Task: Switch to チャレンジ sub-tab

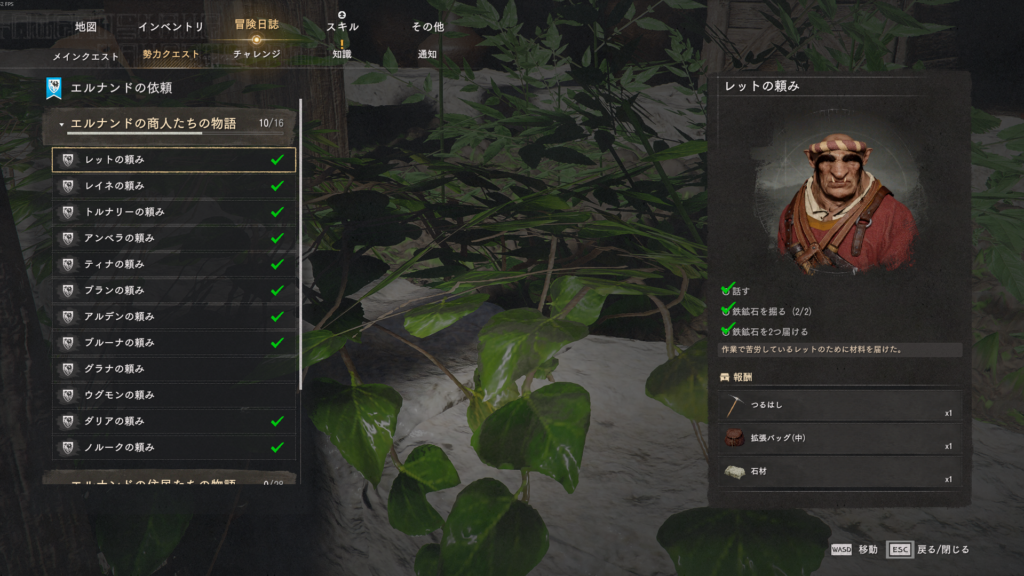Action: pos(256,55)
